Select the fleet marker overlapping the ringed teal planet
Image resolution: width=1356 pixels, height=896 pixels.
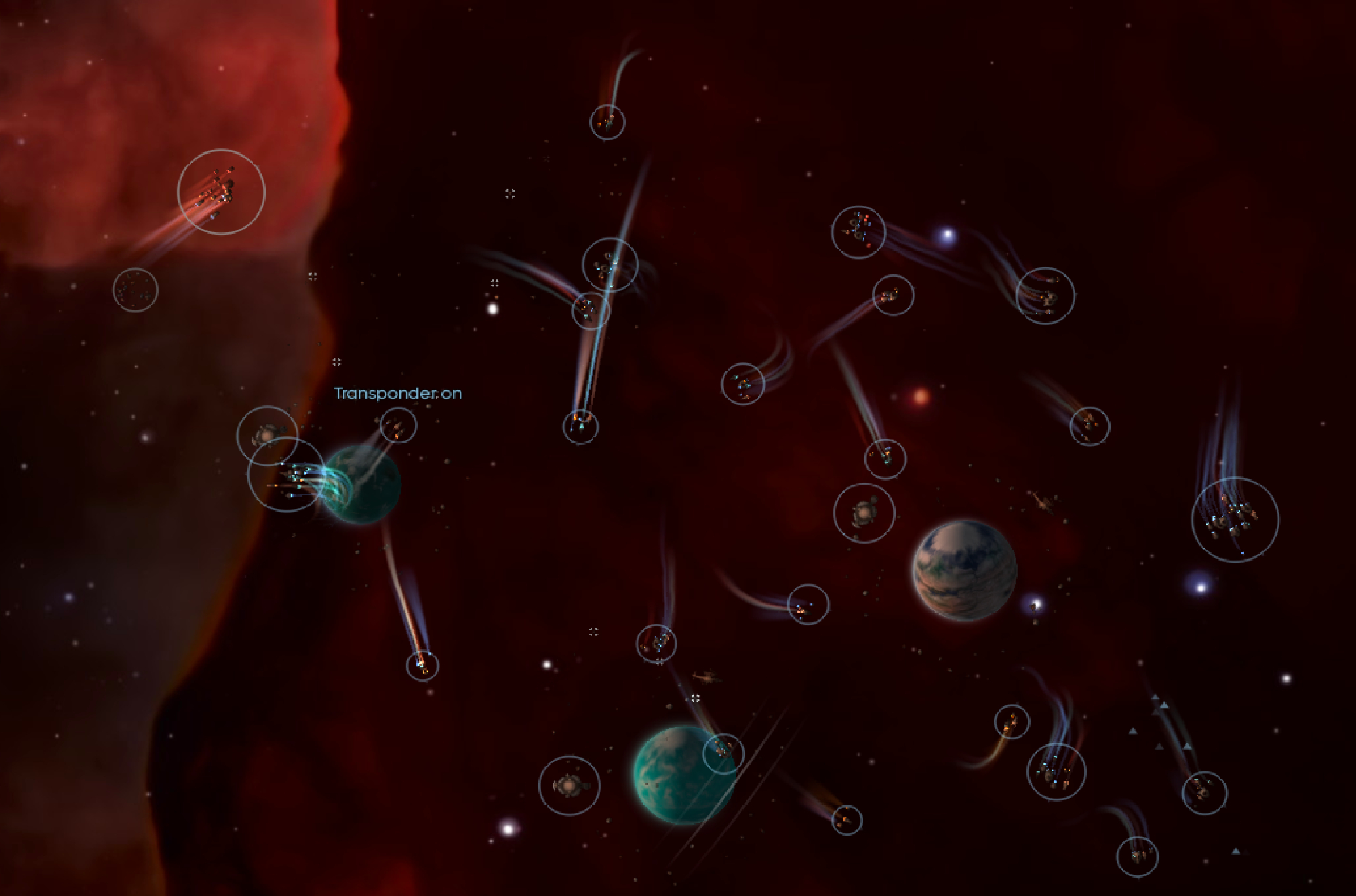click(x=723, y=753)
